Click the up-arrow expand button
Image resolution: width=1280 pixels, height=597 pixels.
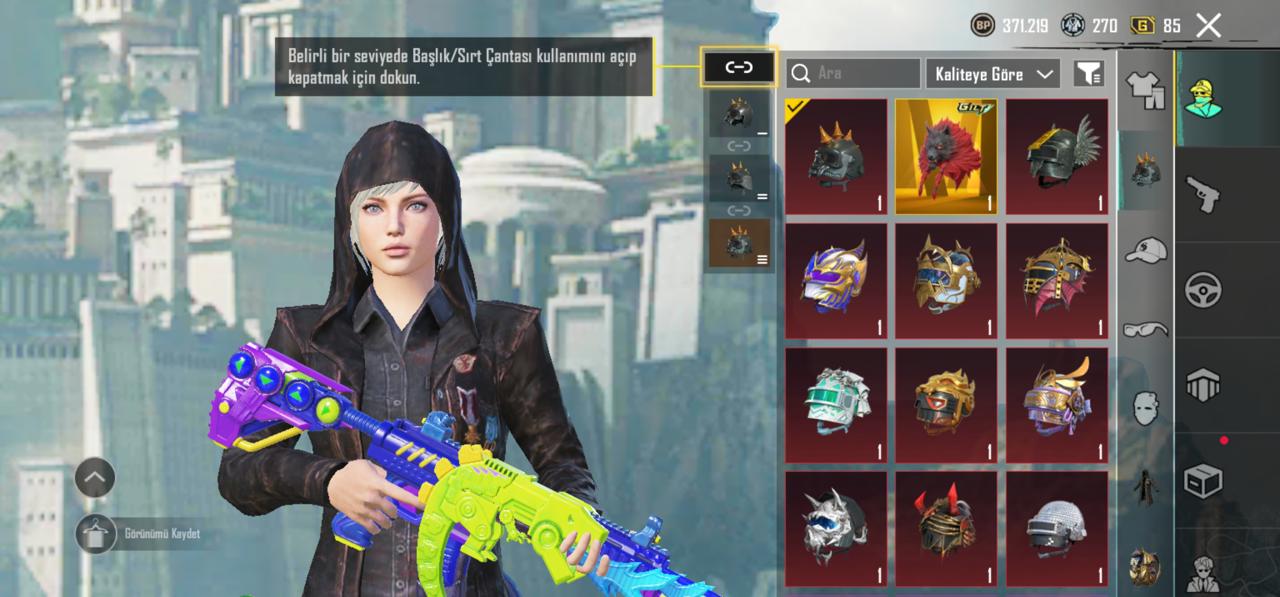click(95, 478)
